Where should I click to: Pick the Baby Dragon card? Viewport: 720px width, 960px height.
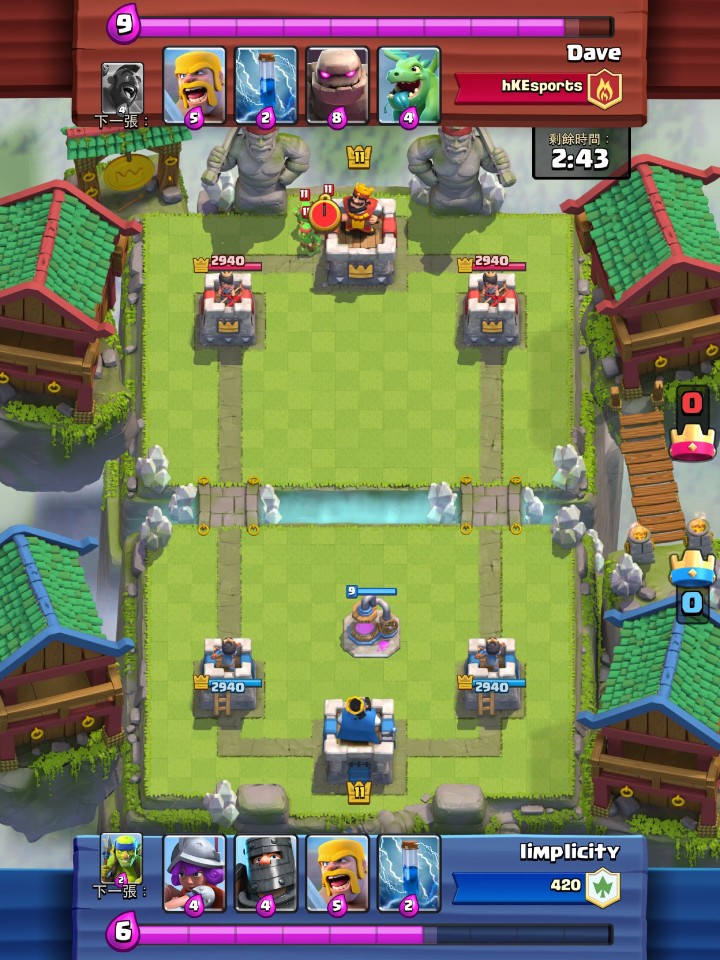(409, 85)
